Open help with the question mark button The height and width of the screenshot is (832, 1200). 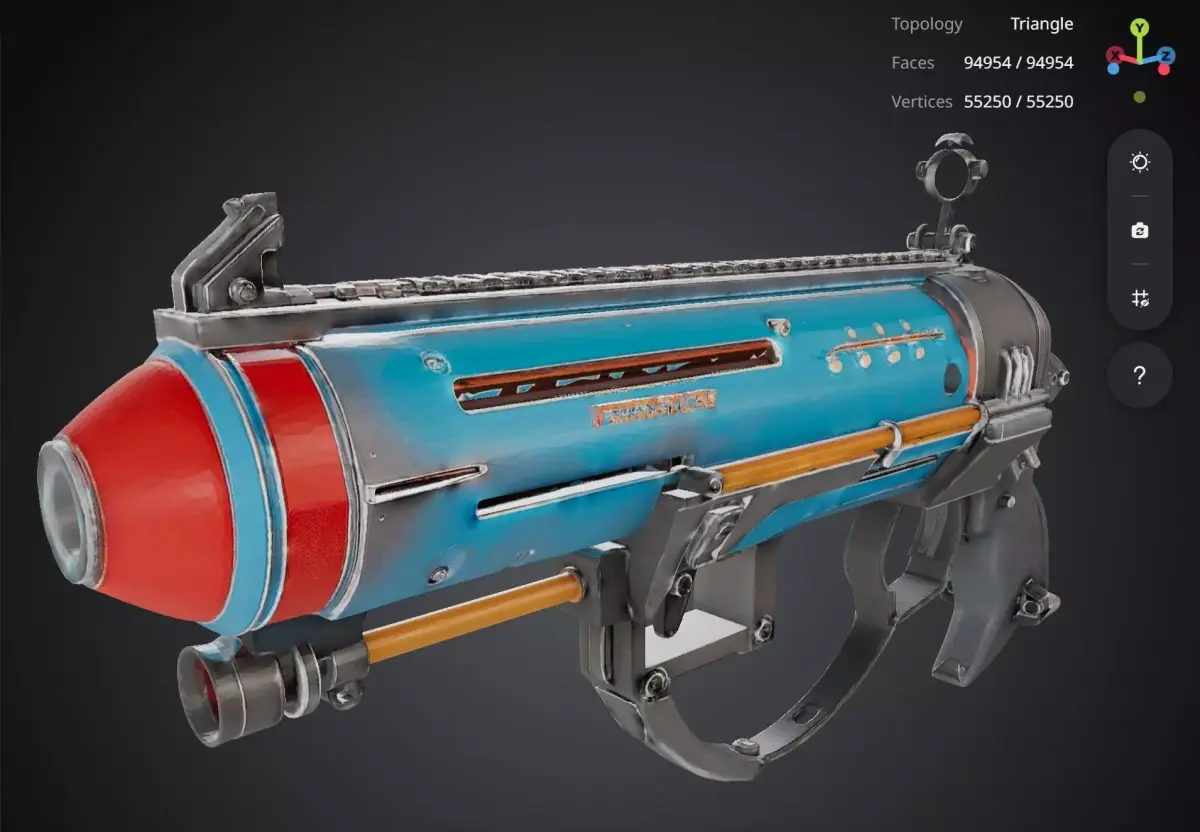point(1139,376)
